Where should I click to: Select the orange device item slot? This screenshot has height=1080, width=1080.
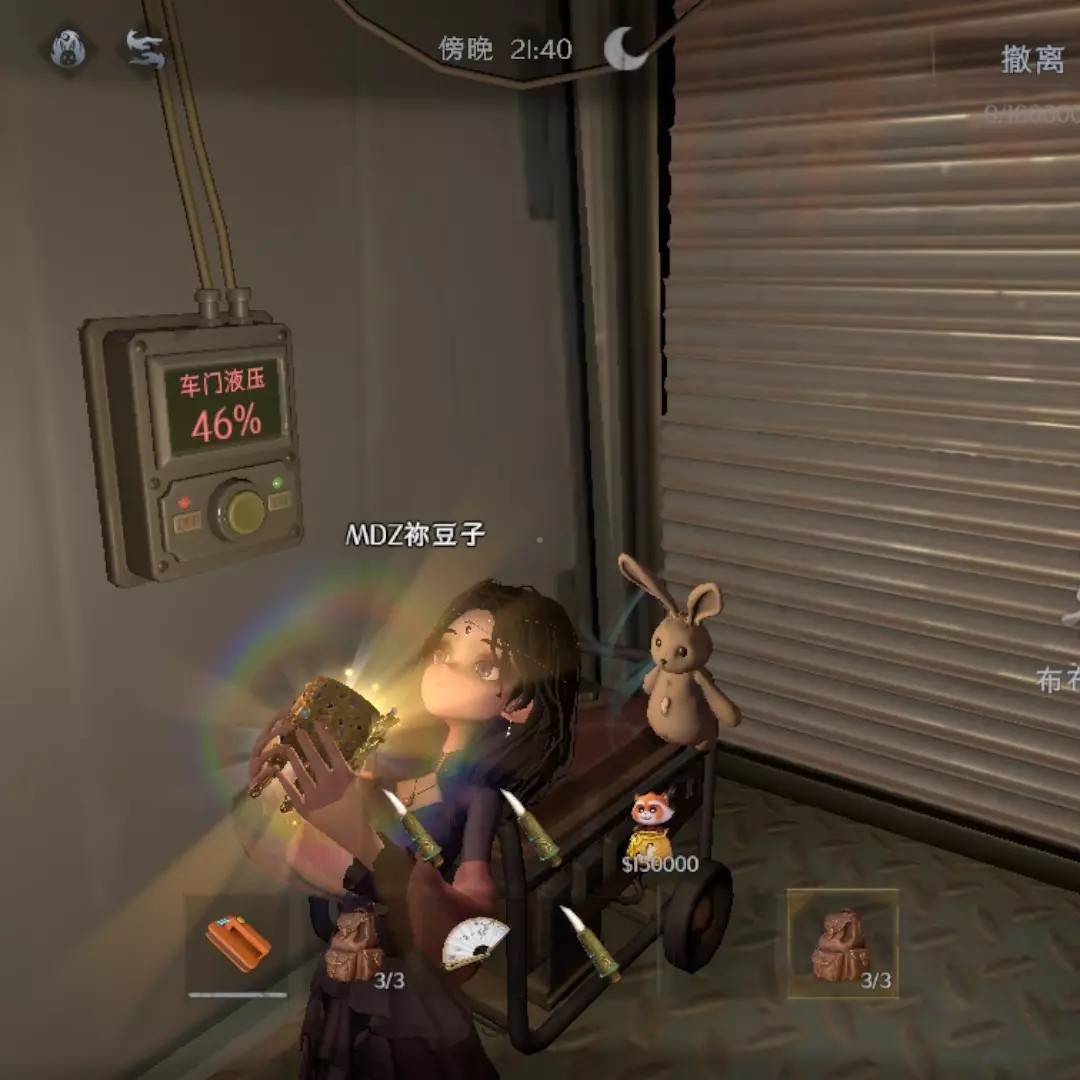238,944
